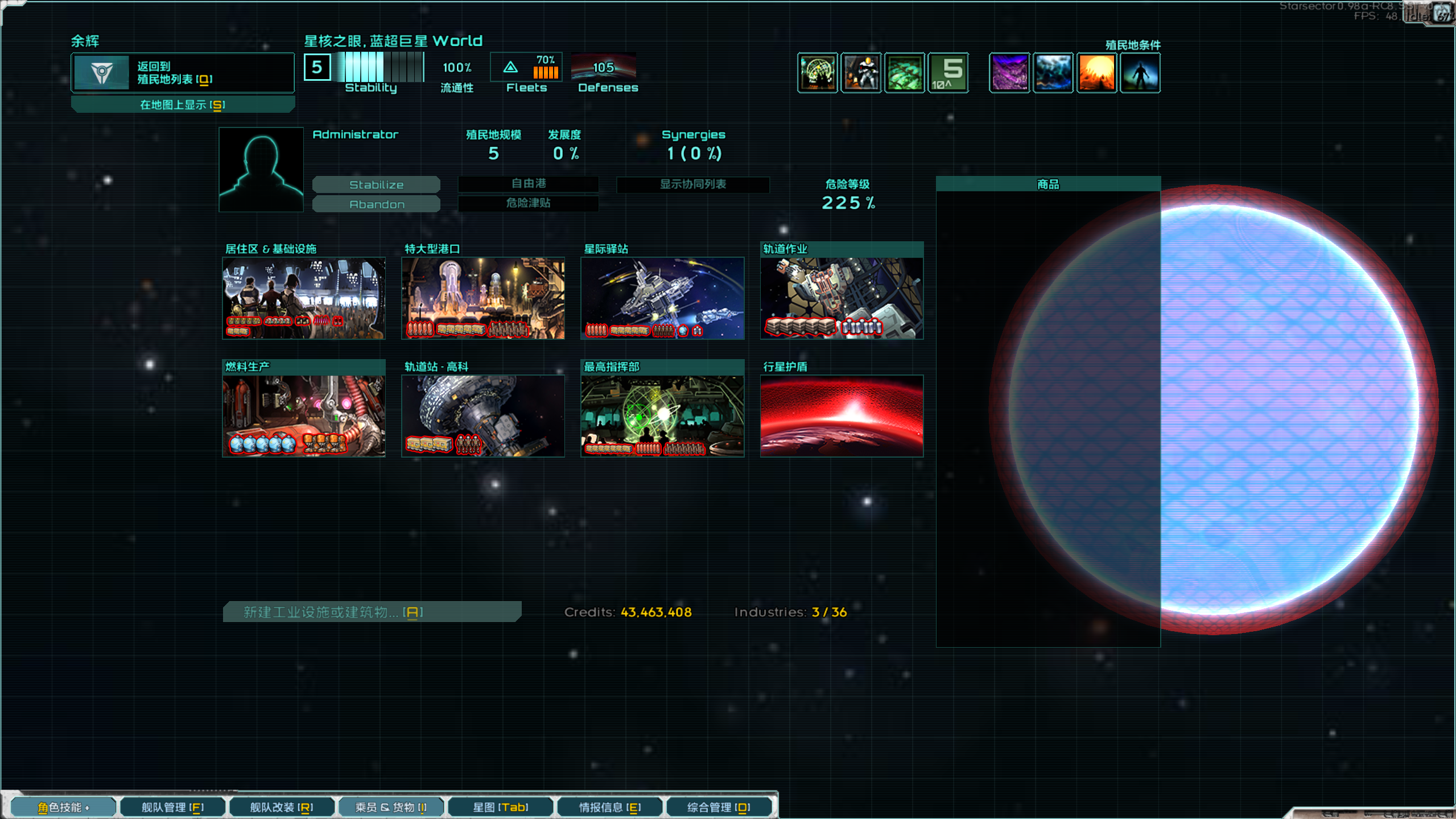The height and width of the screenshot is (819, 1456).
Task: Open the 星际驿站 waystation tile
Action: (x=662, y=298)
